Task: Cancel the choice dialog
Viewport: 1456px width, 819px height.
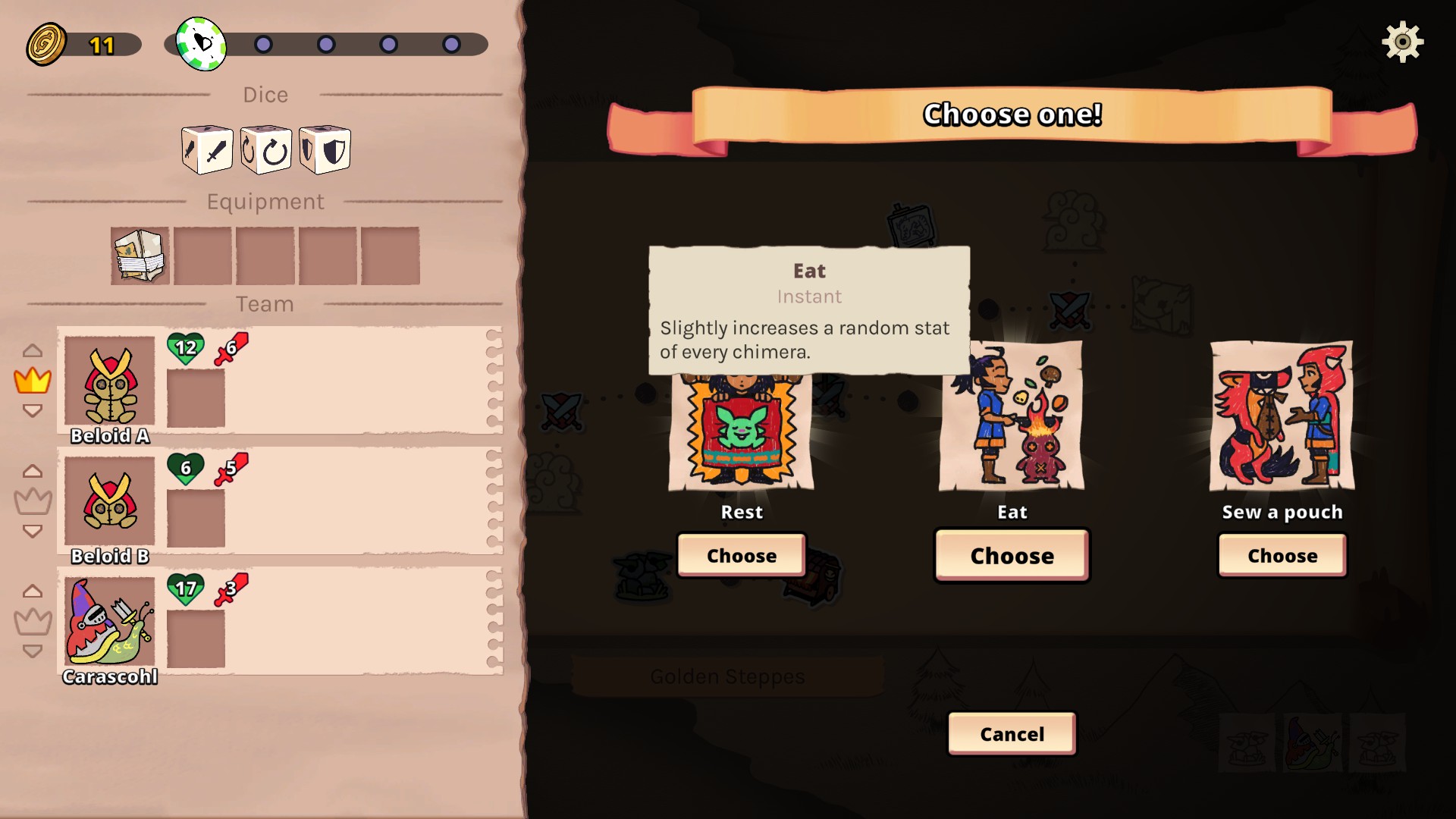Action: coord(1012,734)
